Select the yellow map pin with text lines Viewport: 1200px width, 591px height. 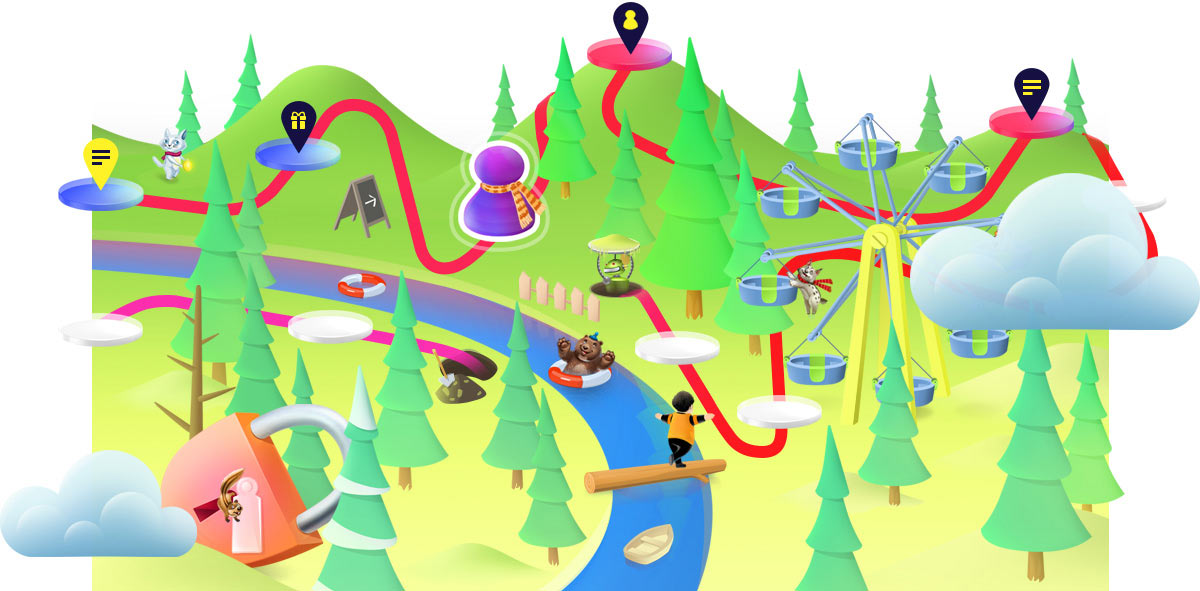tap(100, 158)
